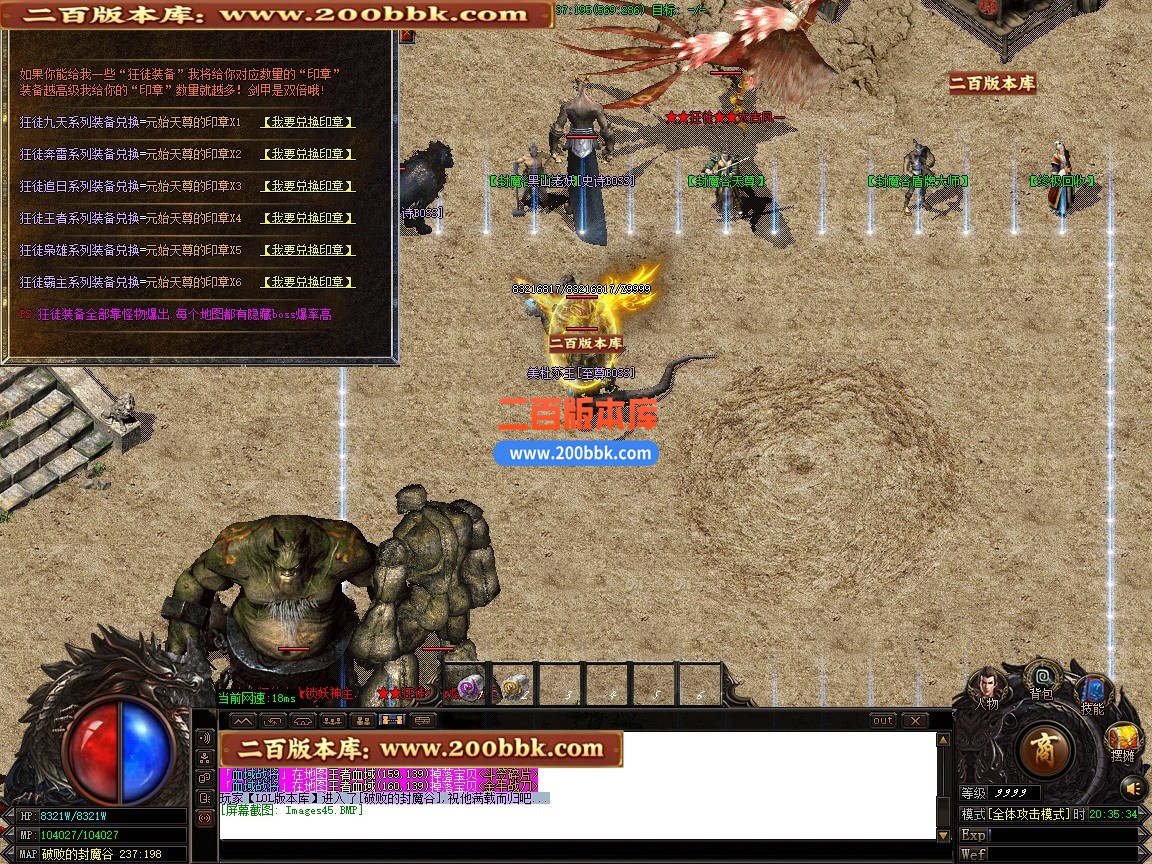Open the 摆摊 stall treasure chest

click(x=1122, y=741)
